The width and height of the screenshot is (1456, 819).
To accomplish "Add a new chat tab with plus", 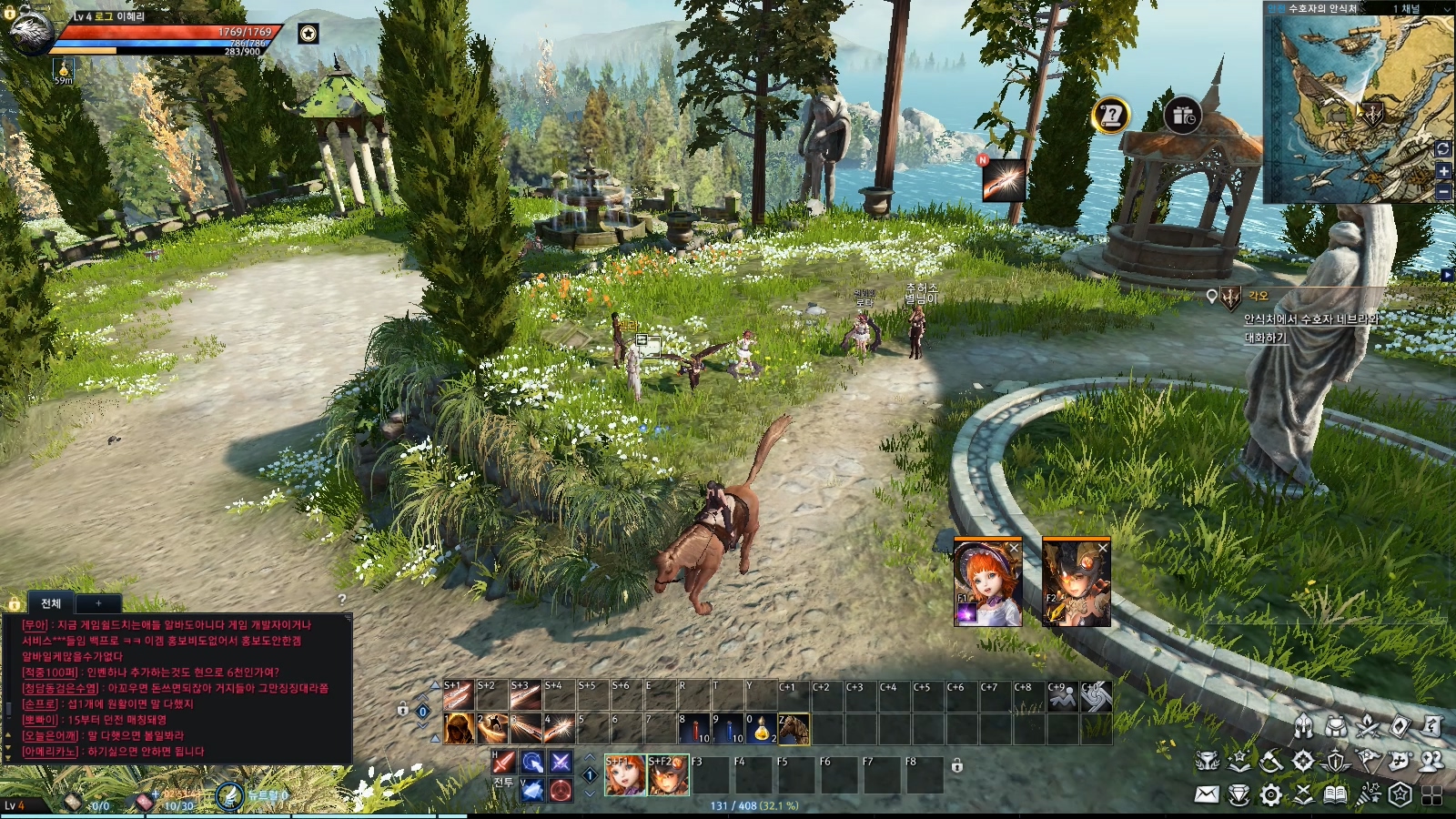I will click(x=98, y=603).
